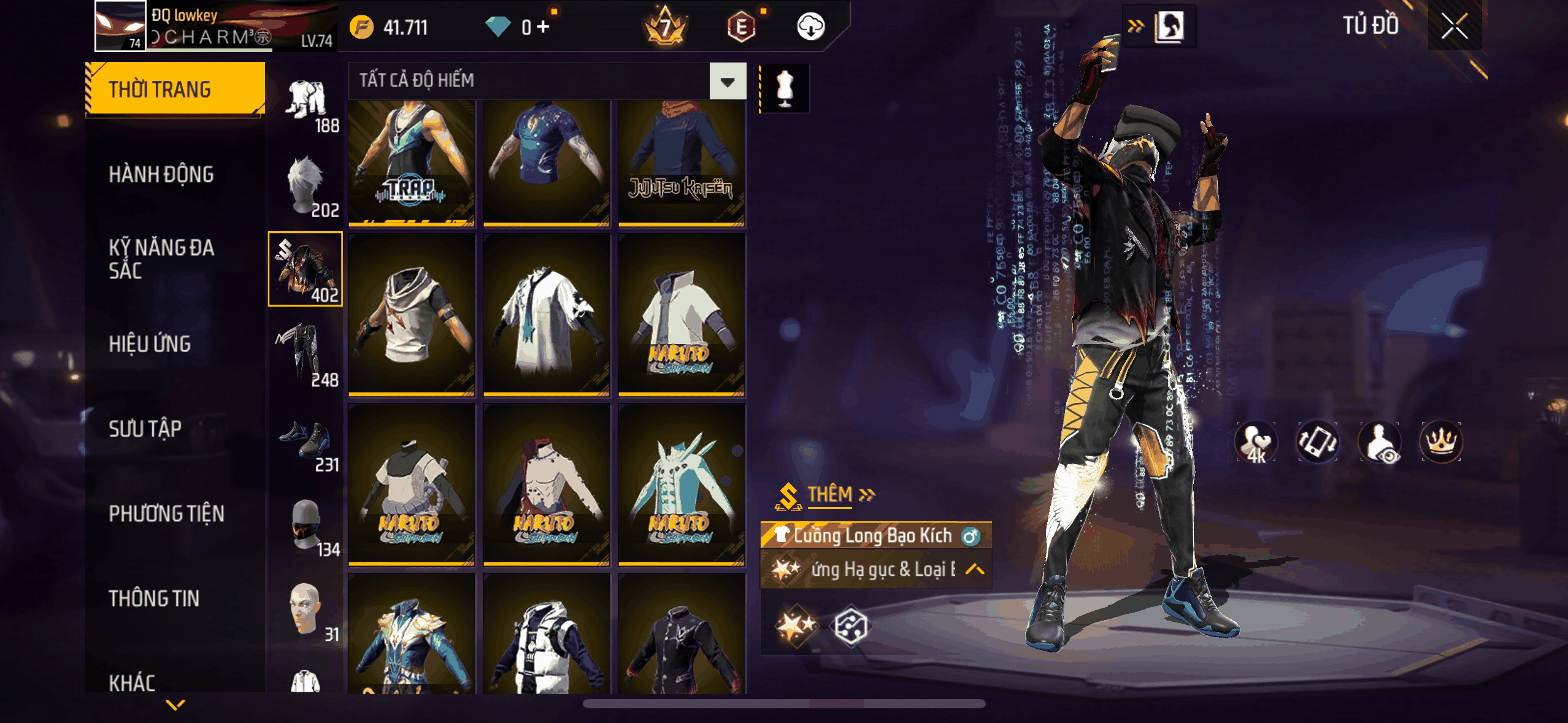Choose the Jujutsu Kaisen jacket top
1568x723 pixels.
pyautogui.click(x=681, y=163)
